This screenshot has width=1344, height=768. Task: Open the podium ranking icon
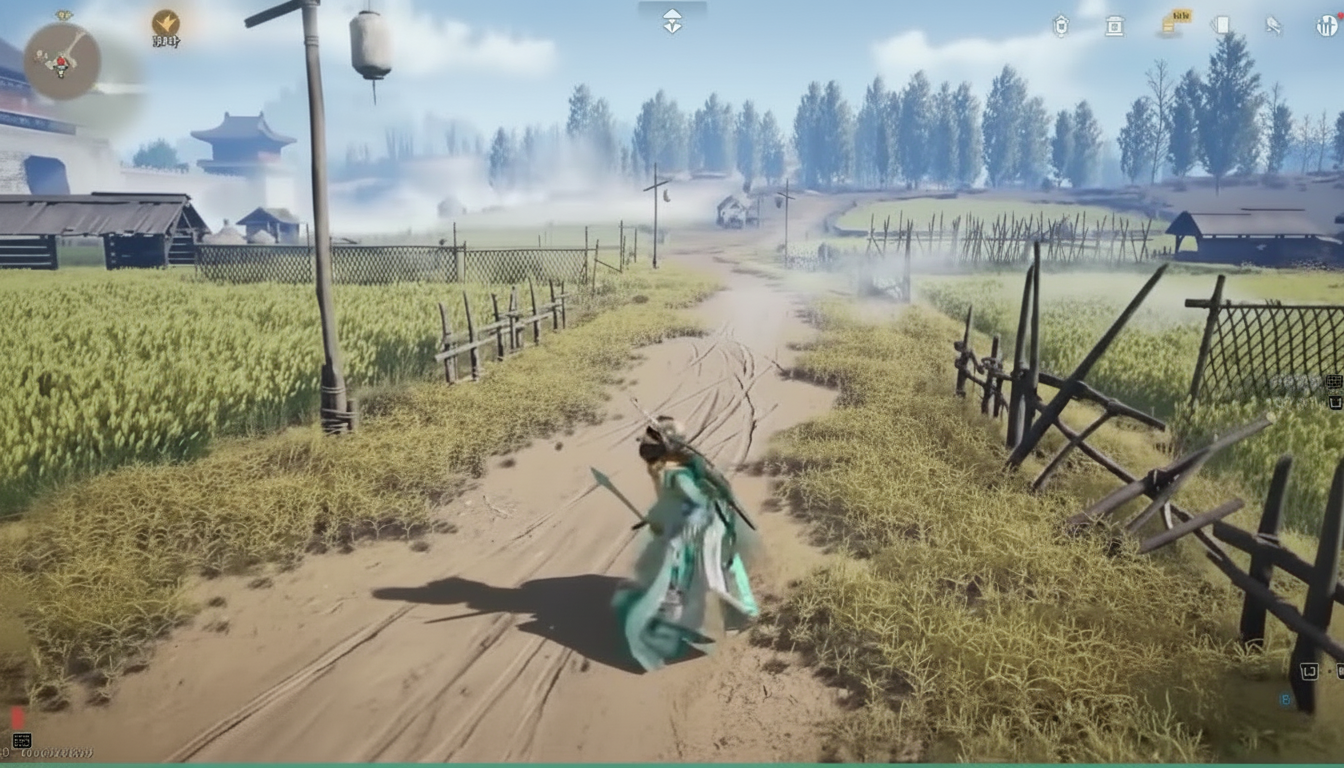(x=1114, y=25)
